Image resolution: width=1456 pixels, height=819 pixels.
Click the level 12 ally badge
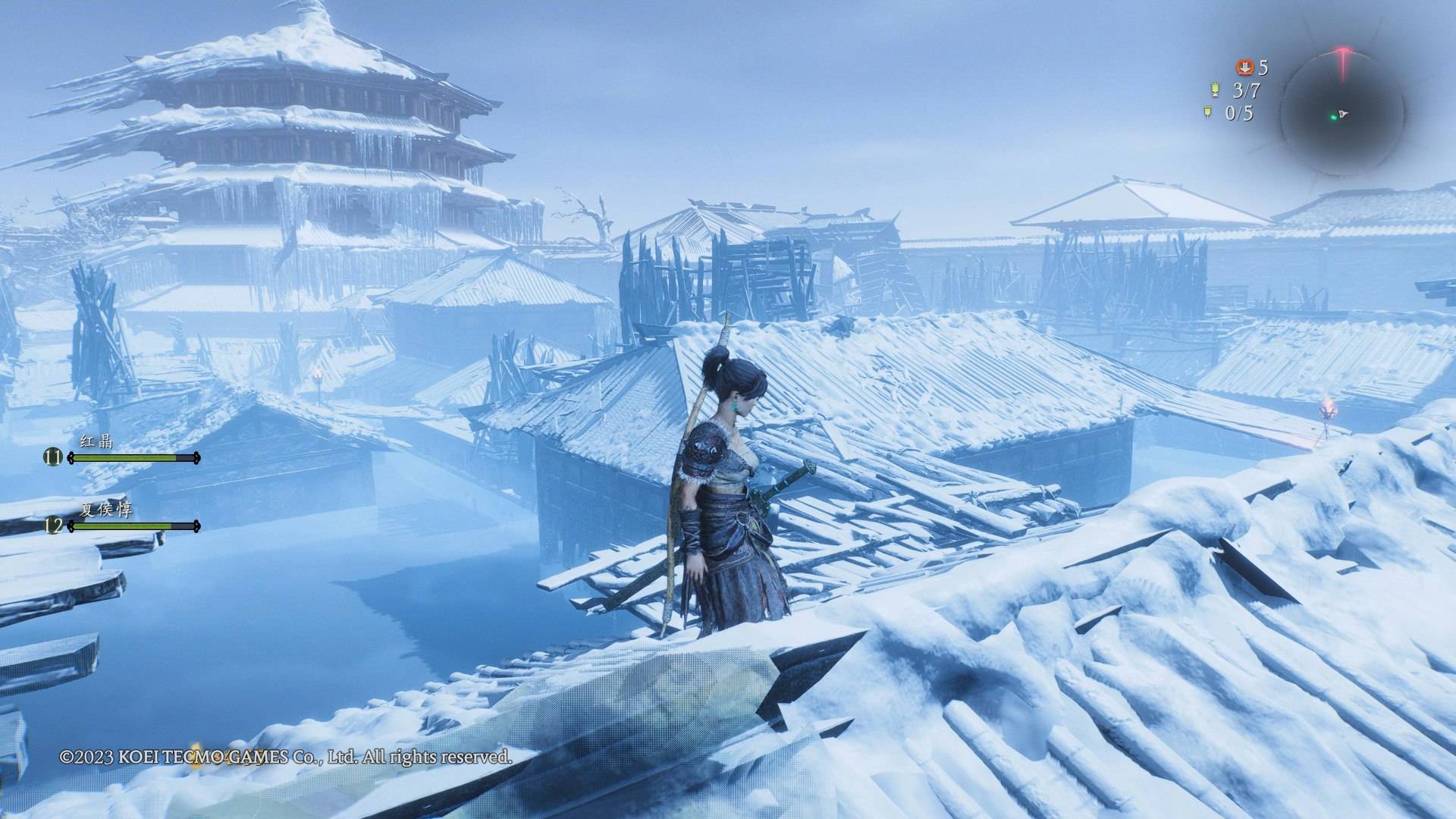pos(53,526)
